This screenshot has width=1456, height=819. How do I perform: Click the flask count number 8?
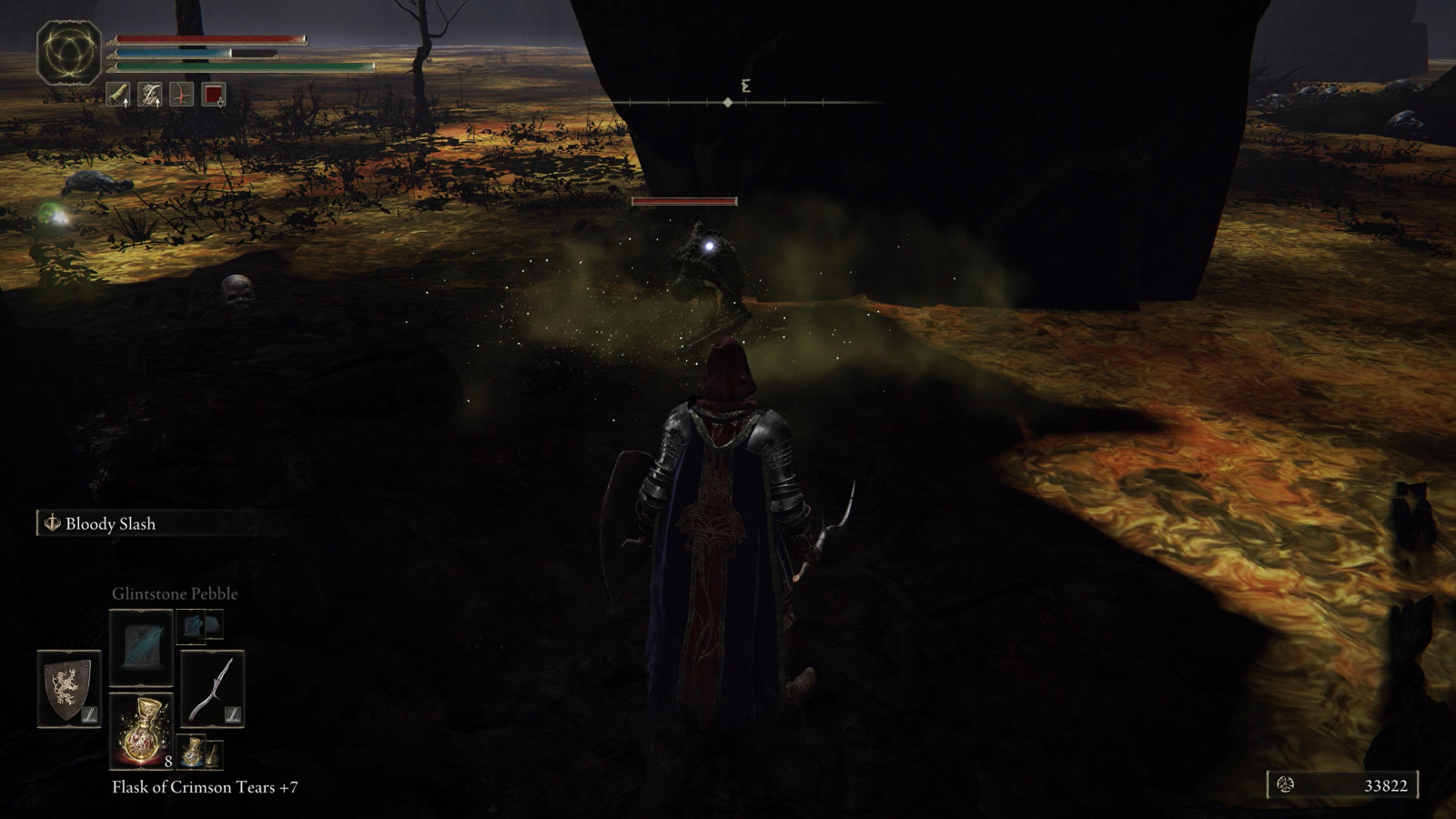tap(168, 762)
